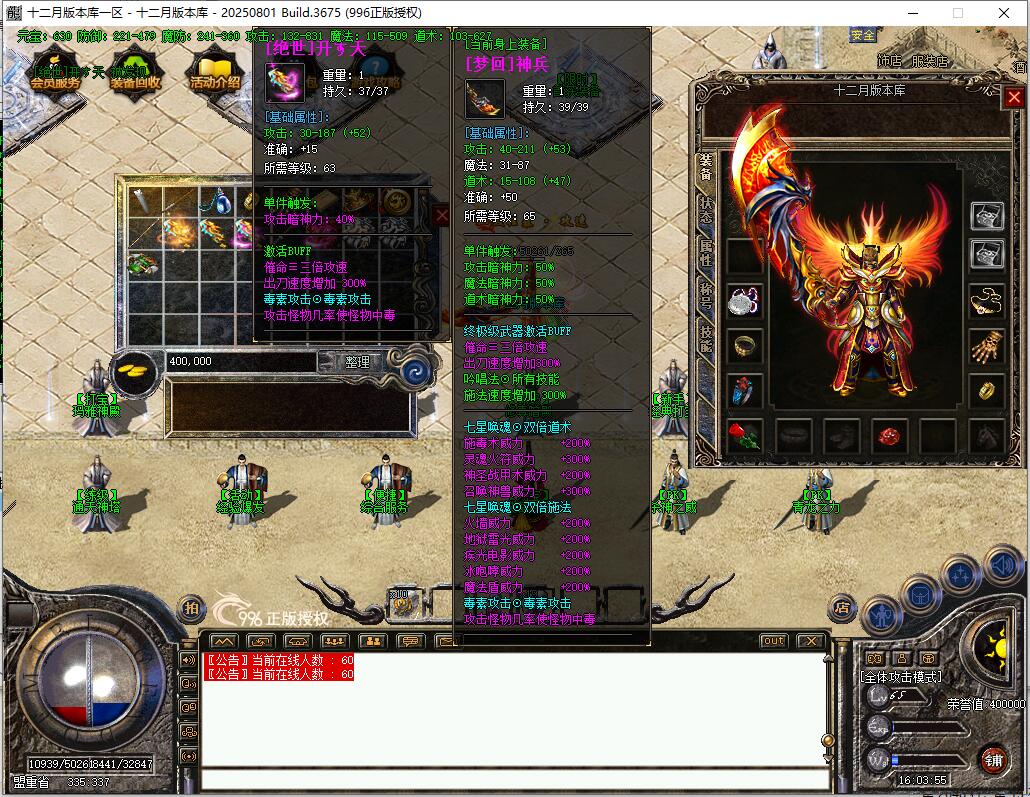The image size is (1030, 797).
Task: Open the 店 shop round button
Action: [x=843, y=606]
